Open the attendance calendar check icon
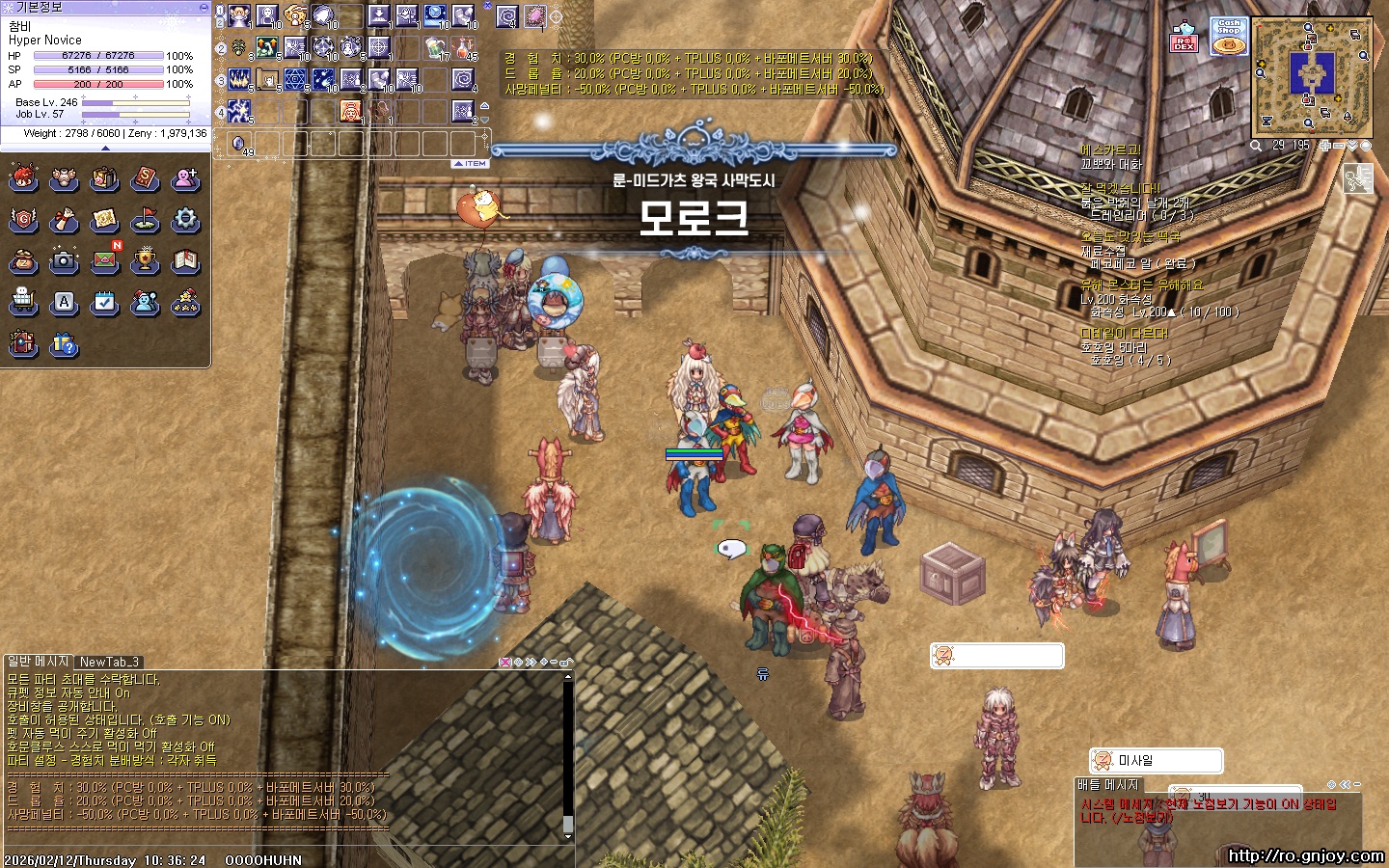Image resolution: width=1389 pixels, height=868 pixels. point(104,303)
